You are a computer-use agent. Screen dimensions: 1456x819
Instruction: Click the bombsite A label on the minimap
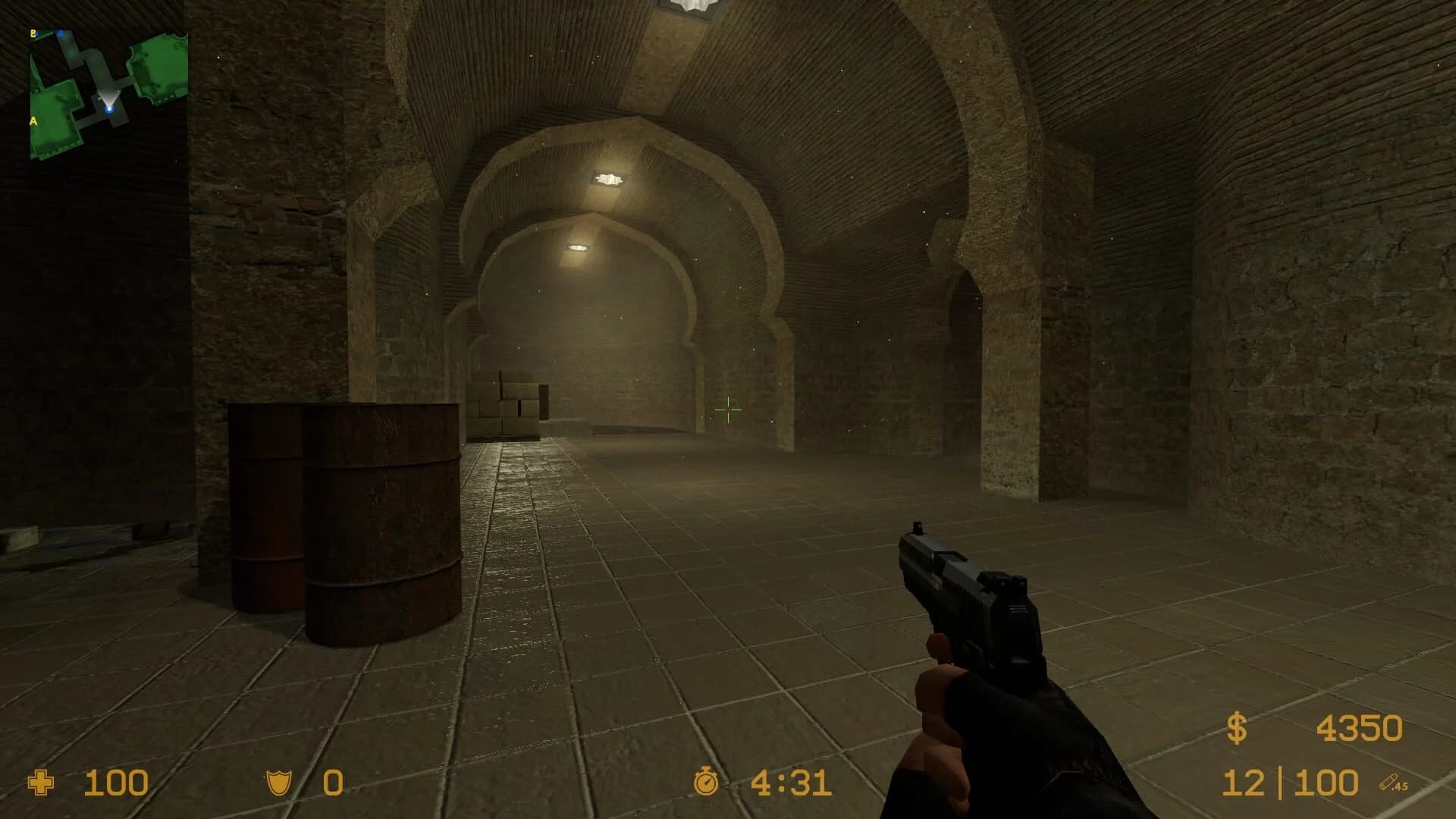tap(33, 120)
